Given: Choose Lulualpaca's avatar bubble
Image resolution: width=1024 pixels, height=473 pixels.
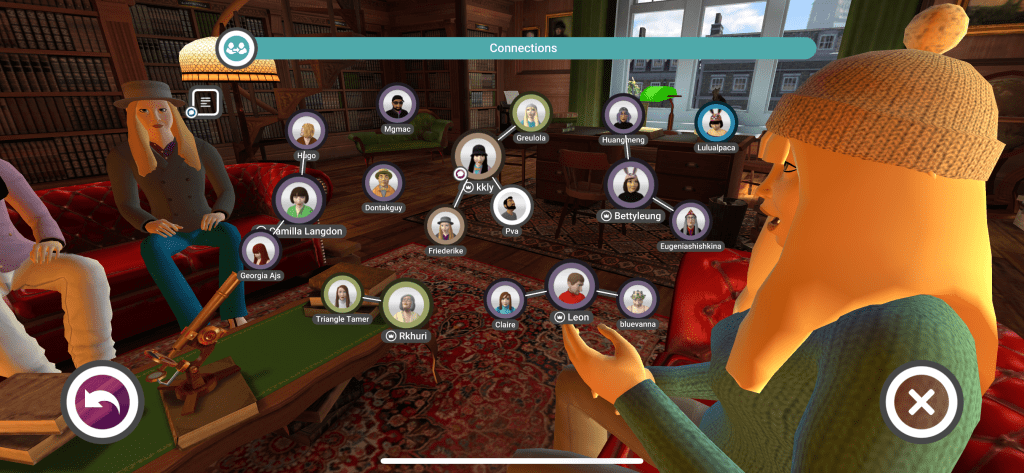Looking at the screenshot, I should point(715,122).
